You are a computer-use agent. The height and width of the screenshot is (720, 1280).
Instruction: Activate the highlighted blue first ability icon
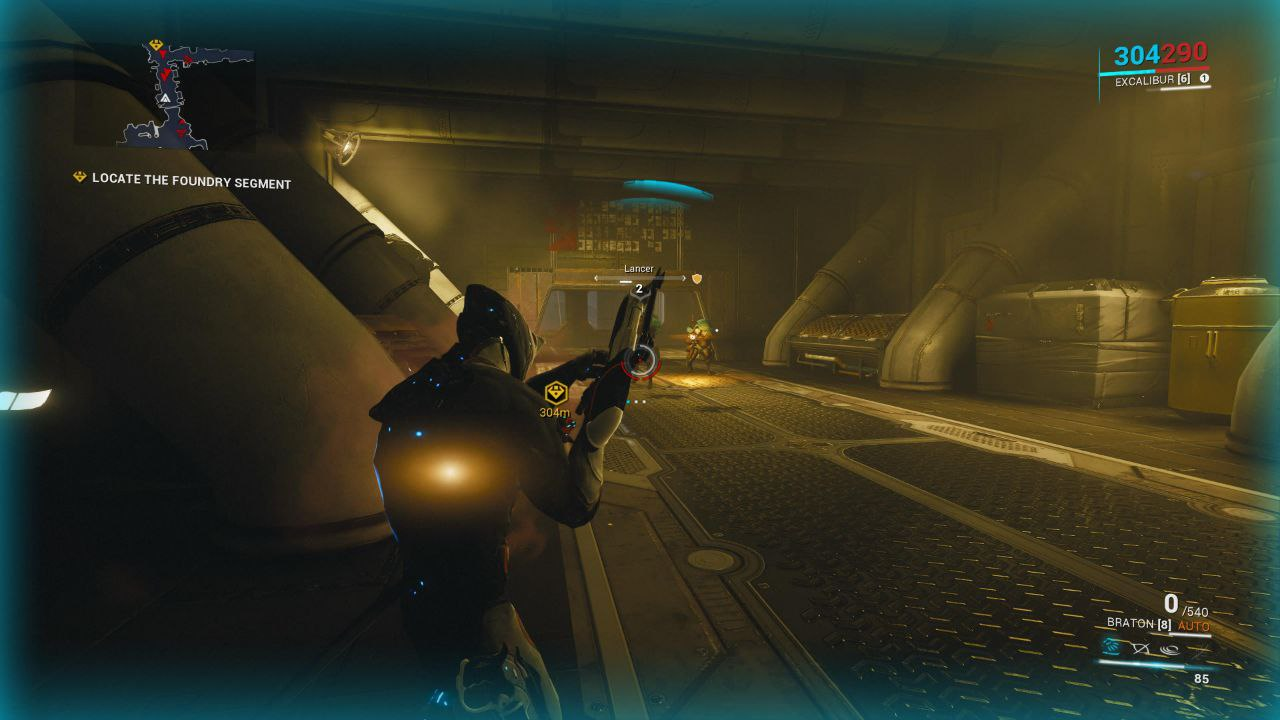click(1111, 648)
